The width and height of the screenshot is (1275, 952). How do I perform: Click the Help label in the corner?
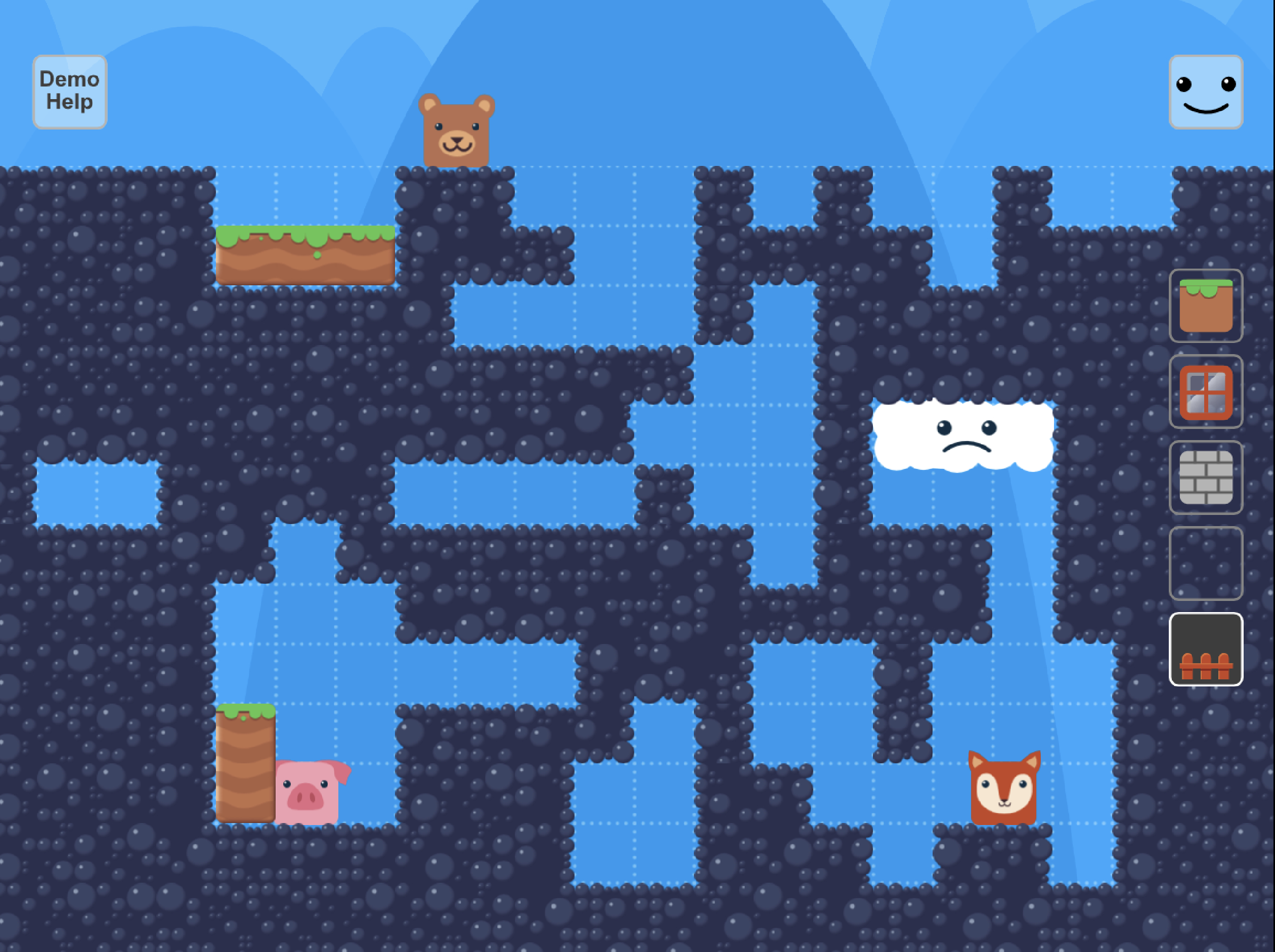(70, 103)
